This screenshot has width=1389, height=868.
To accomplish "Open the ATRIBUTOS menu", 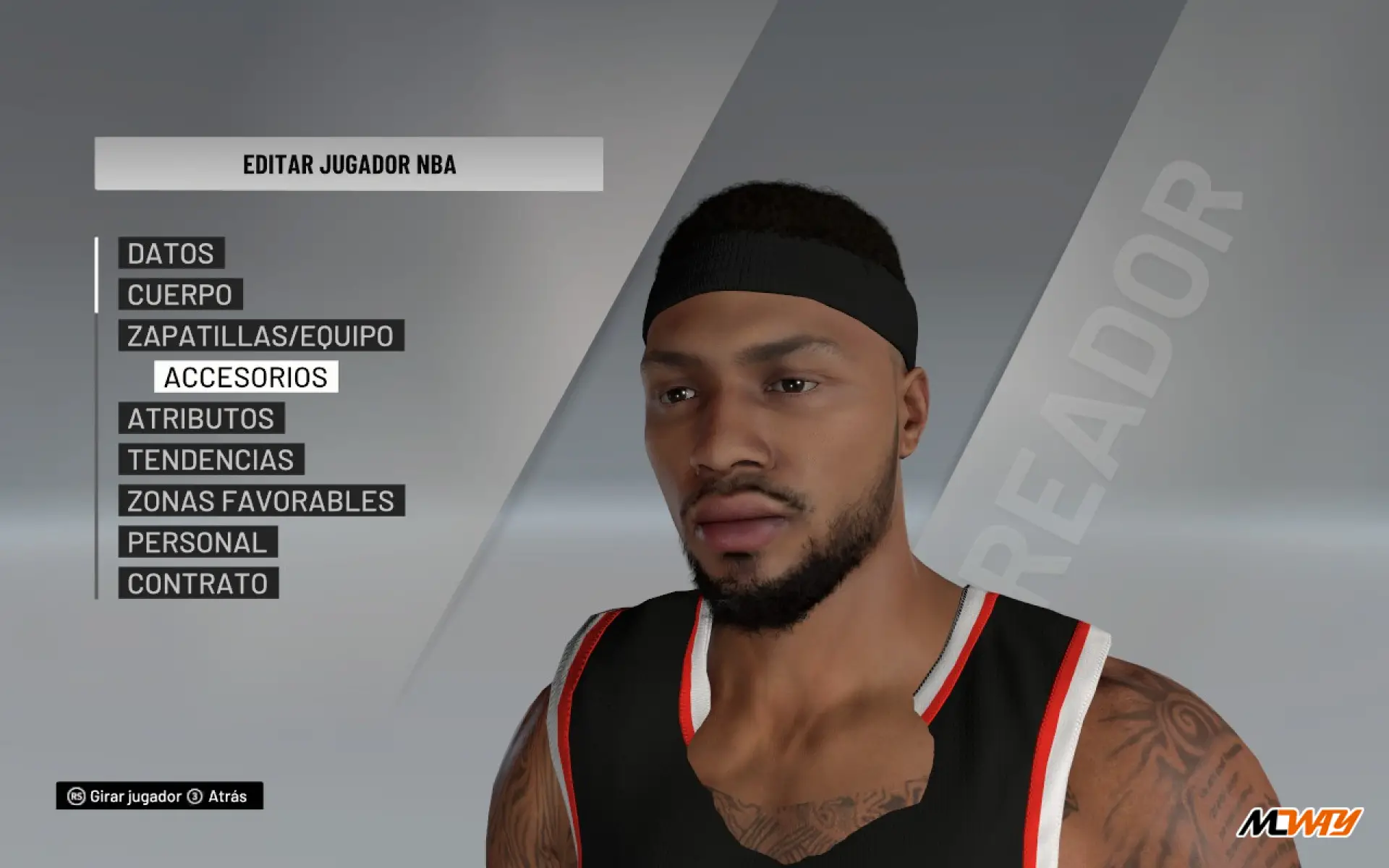I will pos(201,418).
